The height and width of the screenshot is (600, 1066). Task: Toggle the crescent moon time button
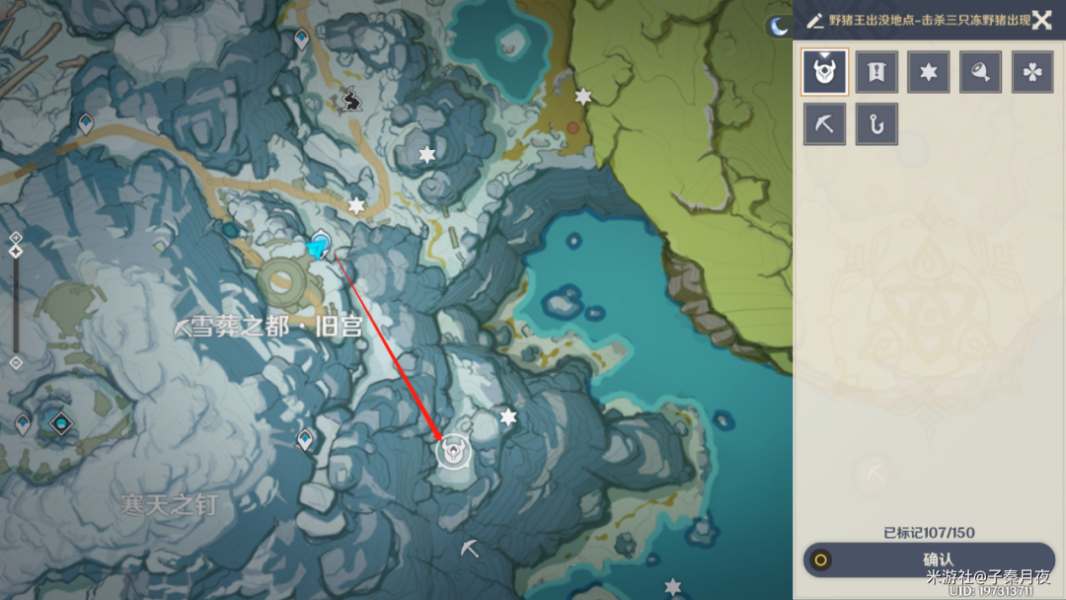point(778,27)
